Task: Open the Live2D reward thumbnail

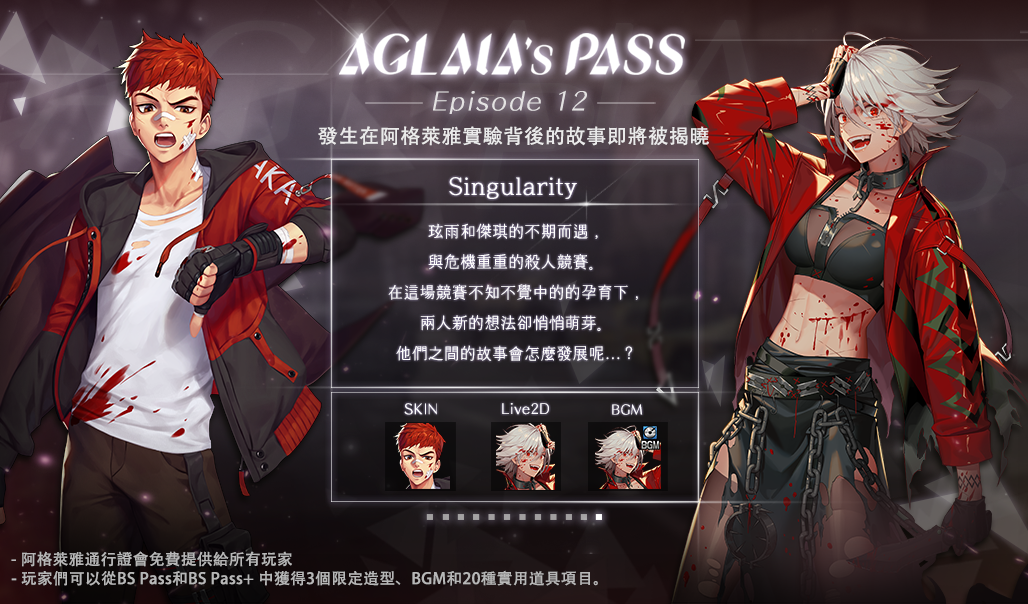Action: [526, 456]
